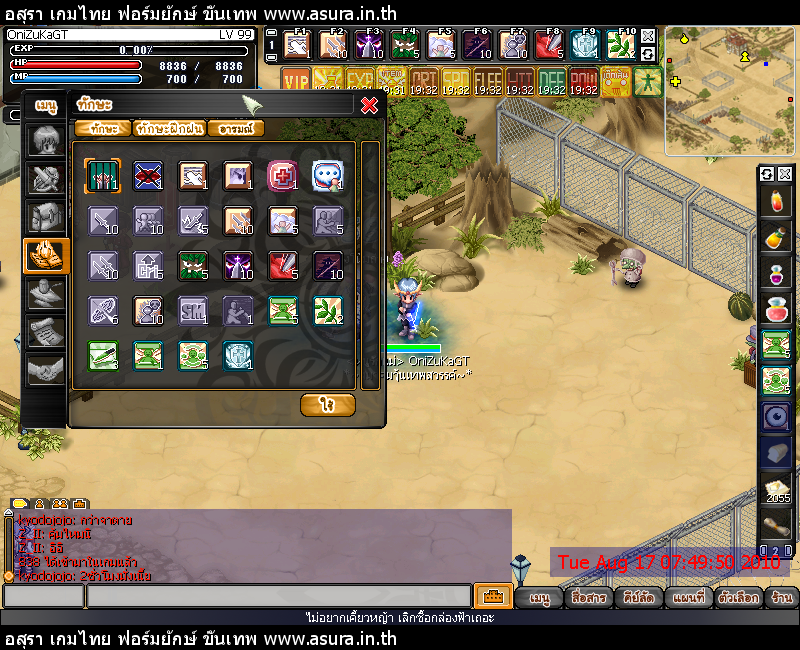Click the minimap
This screenshot has height=650, width=800.
[730, 91]
